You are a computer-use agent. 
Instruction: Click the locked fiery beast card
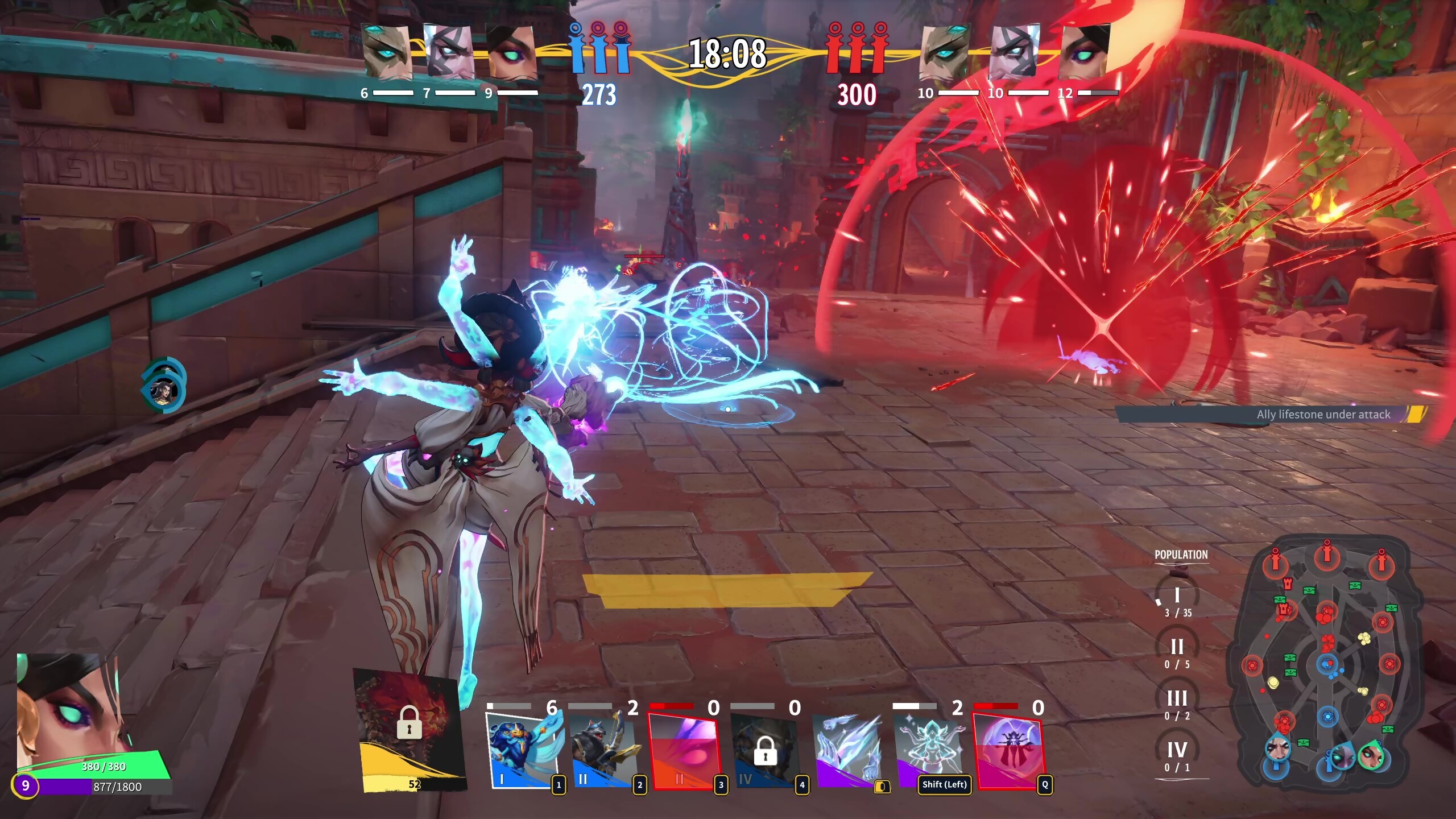tap(409, 728)
